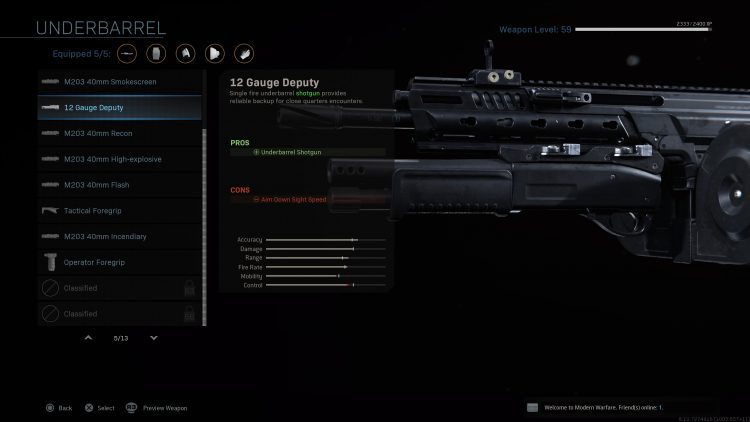Click the up arrow below the attachment list
The image size is (750, 422).
pyautogui.click(x=88, y=338)
